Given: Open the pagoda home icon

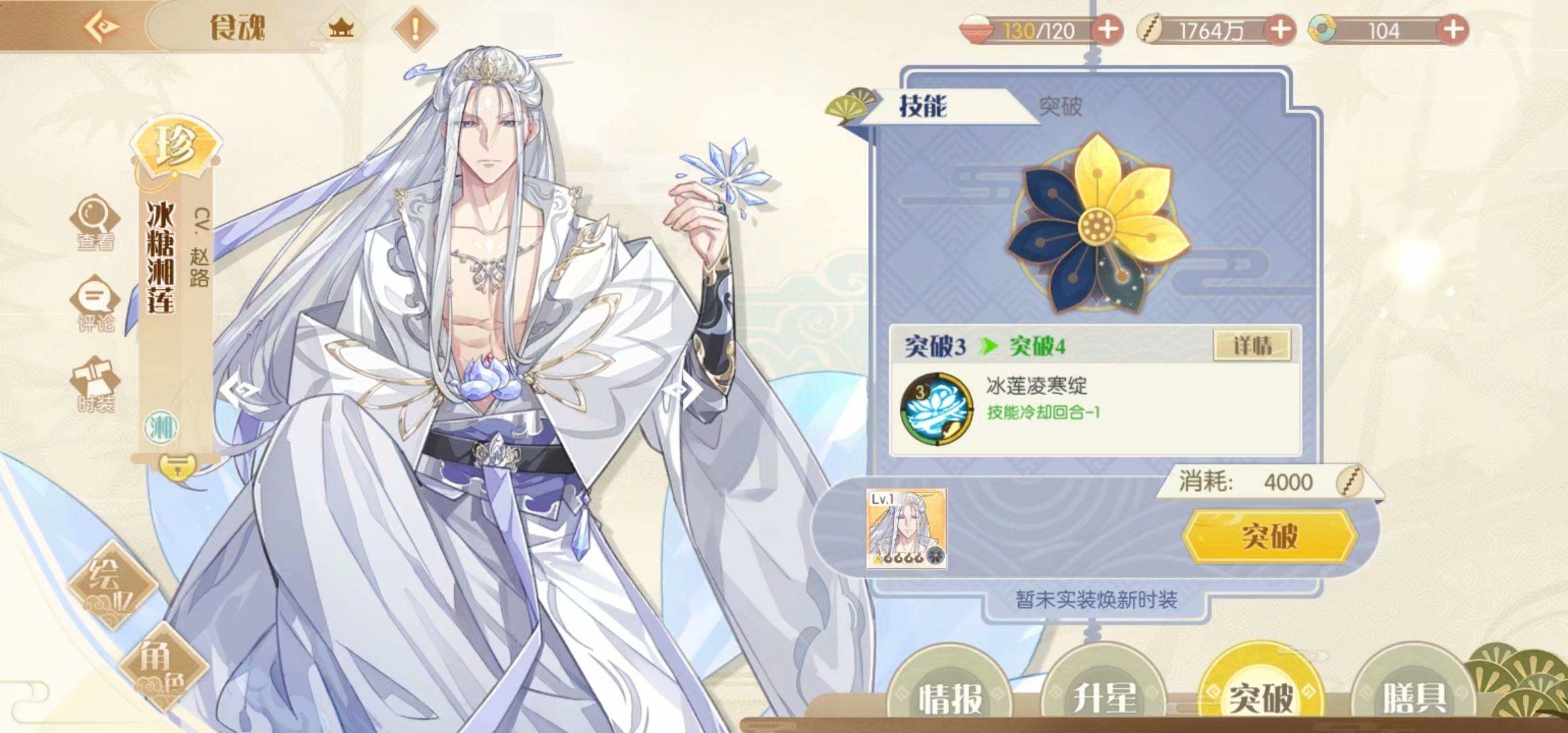Looking at the screenshot, I should click(341, 29).
